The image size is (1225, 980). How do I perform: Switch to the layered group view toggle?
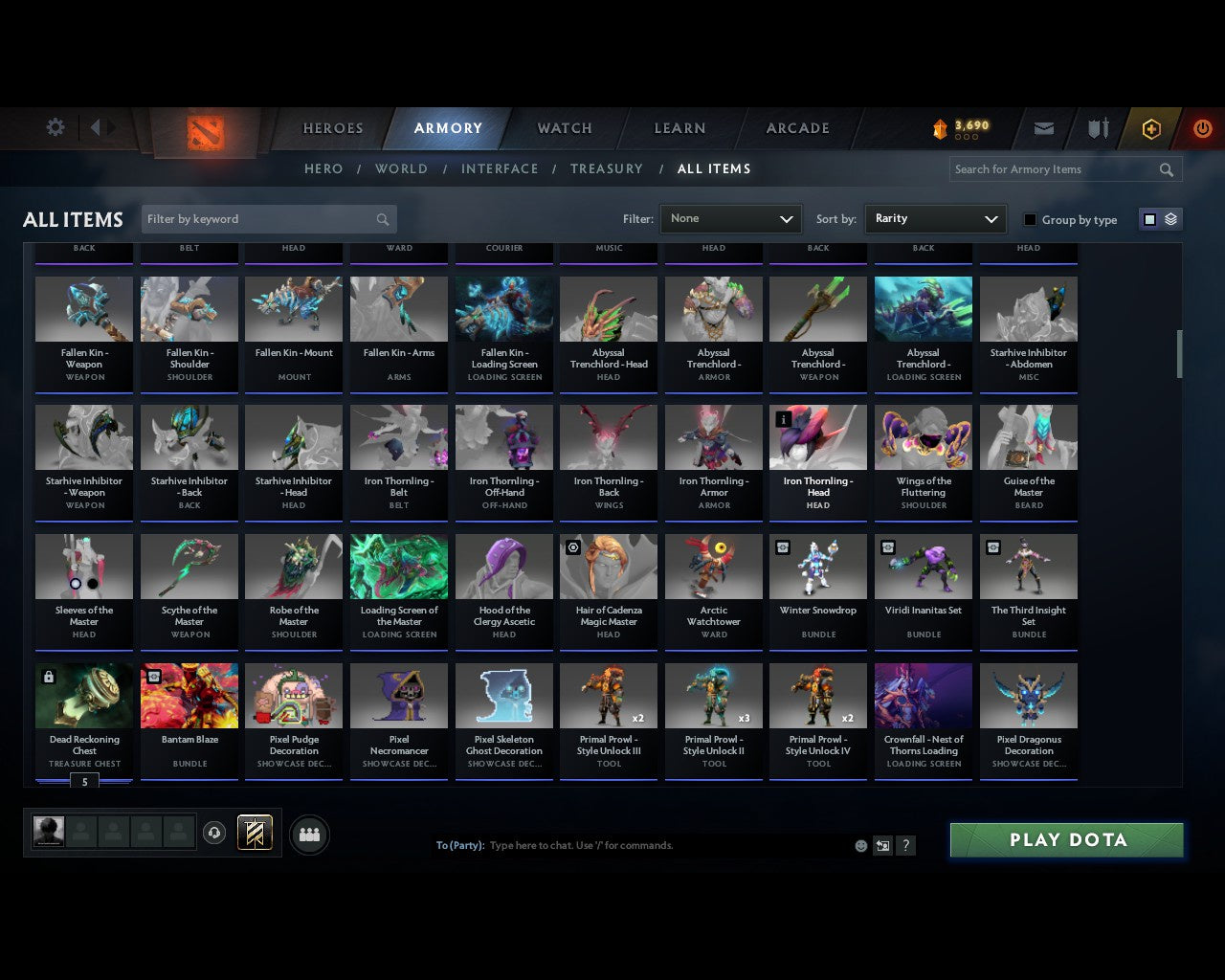[1169, 218]
